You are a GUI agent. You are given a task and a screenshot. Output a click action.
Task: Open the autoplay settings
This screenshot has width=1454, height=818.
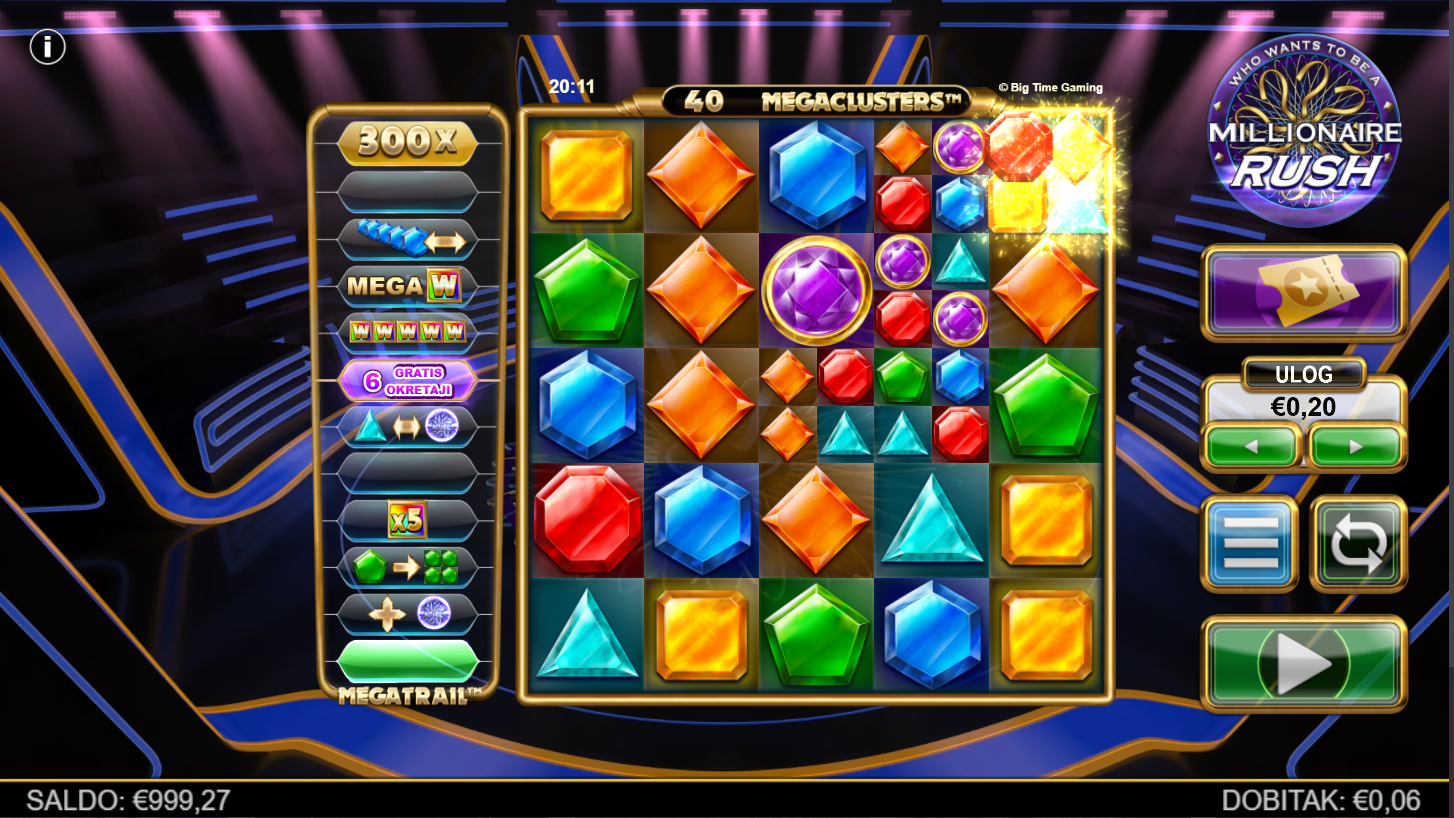[1358, 544]
